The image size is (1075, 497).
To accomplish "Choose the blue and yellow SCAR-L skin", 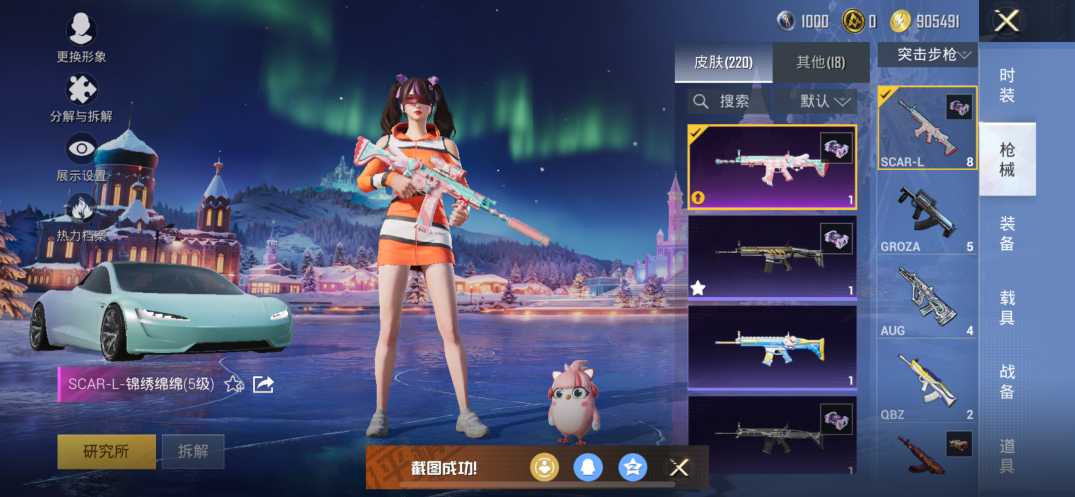I will (772, 346).
